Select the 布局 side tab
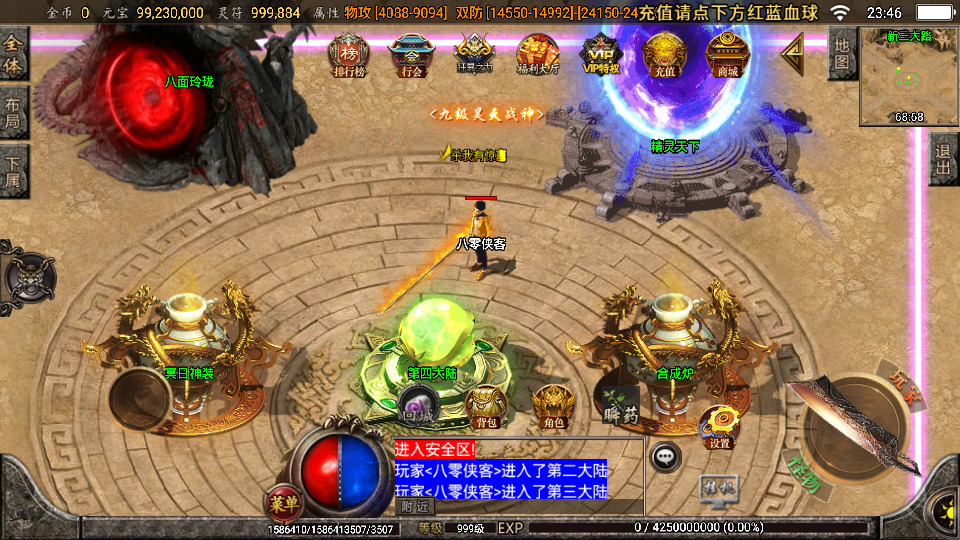The image size is (960, 540). pyautogui.click(x=13, y=112)
